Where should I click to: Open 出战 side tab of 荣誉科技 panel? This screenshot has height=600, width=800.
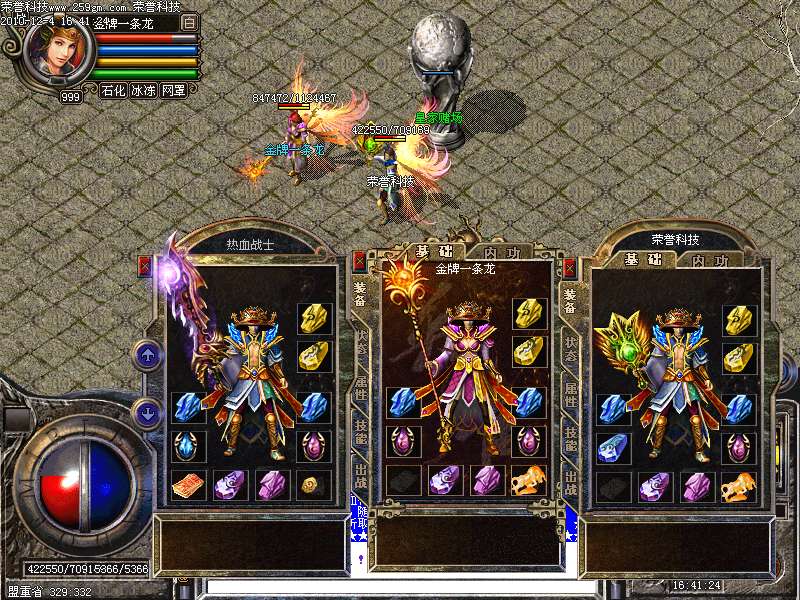coord(571,483)
